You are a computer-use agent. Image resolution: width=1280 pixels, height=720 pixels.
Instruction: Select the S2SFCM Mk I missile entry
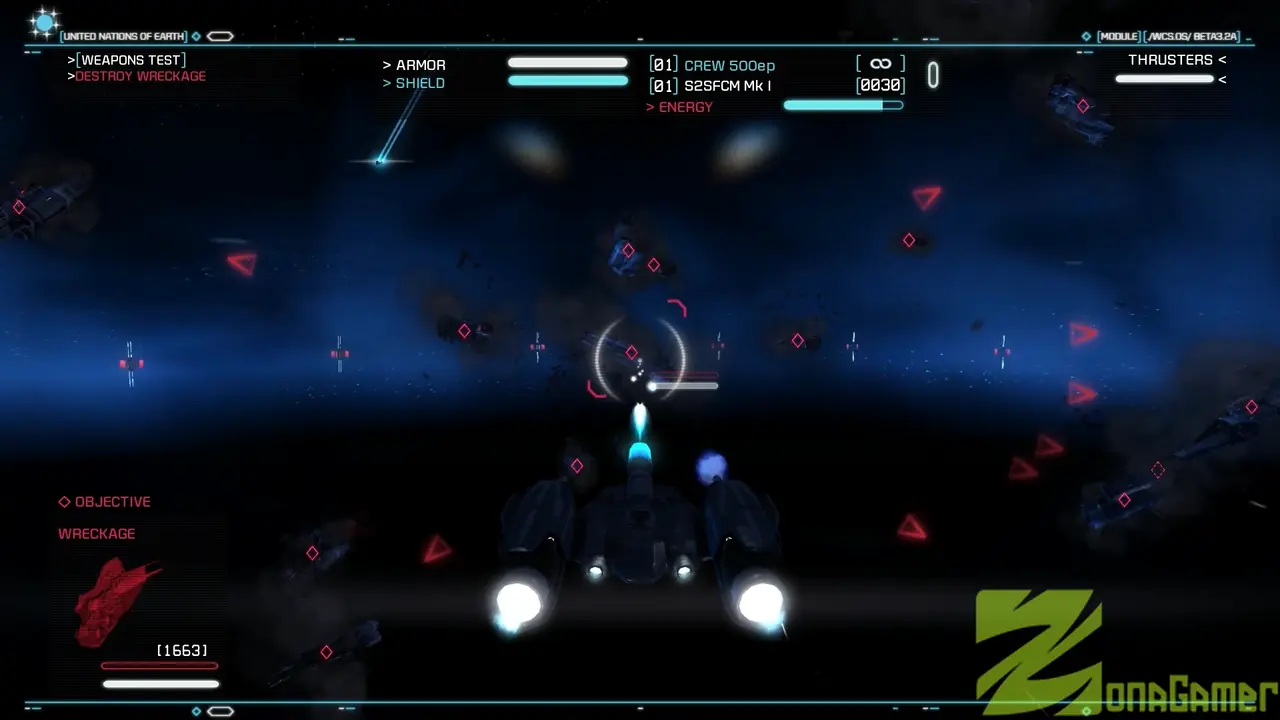pyautogui.click(x=726, y=86)
